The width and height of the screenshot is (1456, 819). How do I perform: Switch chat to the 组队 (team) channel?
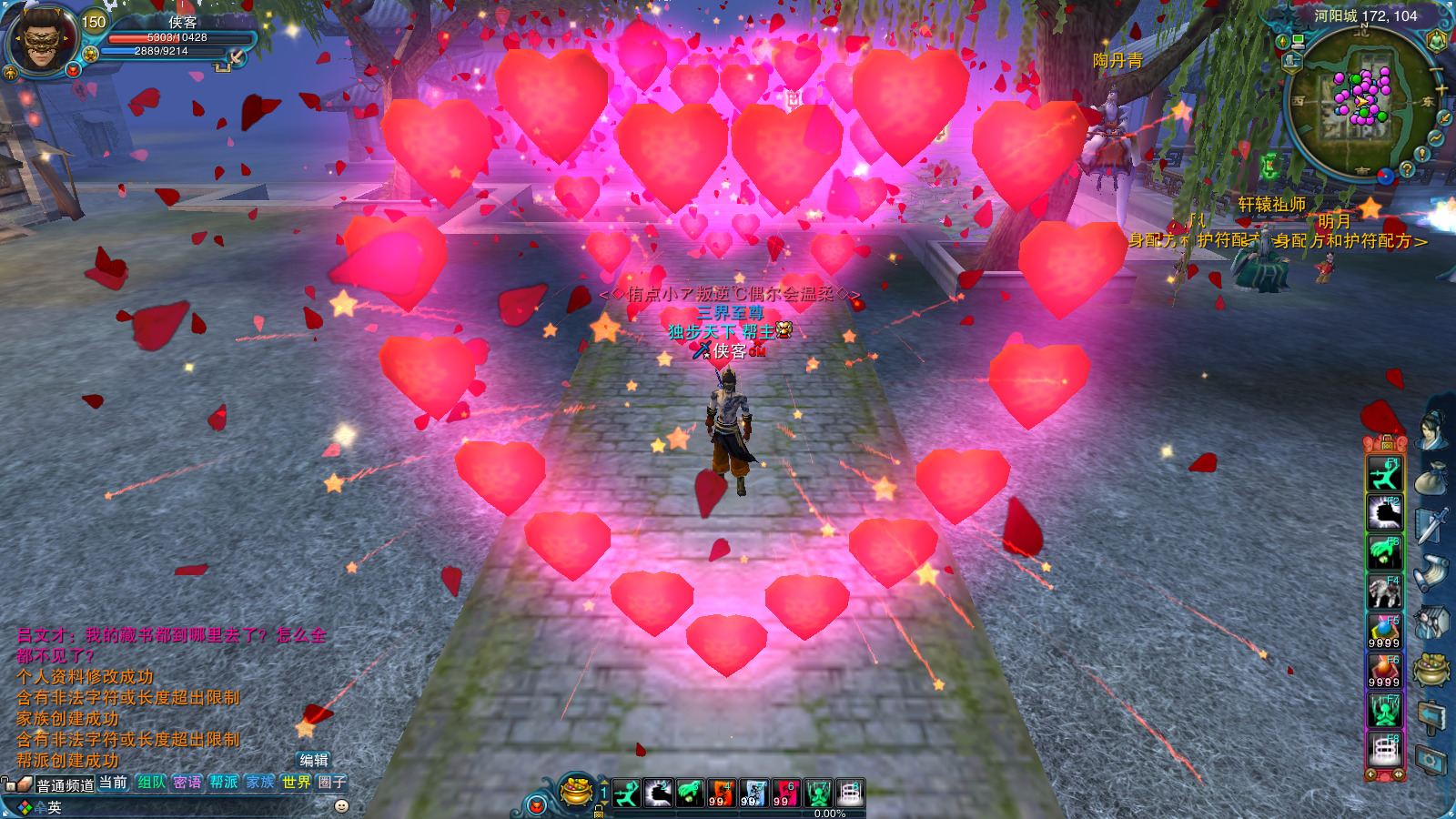point(151,782)
